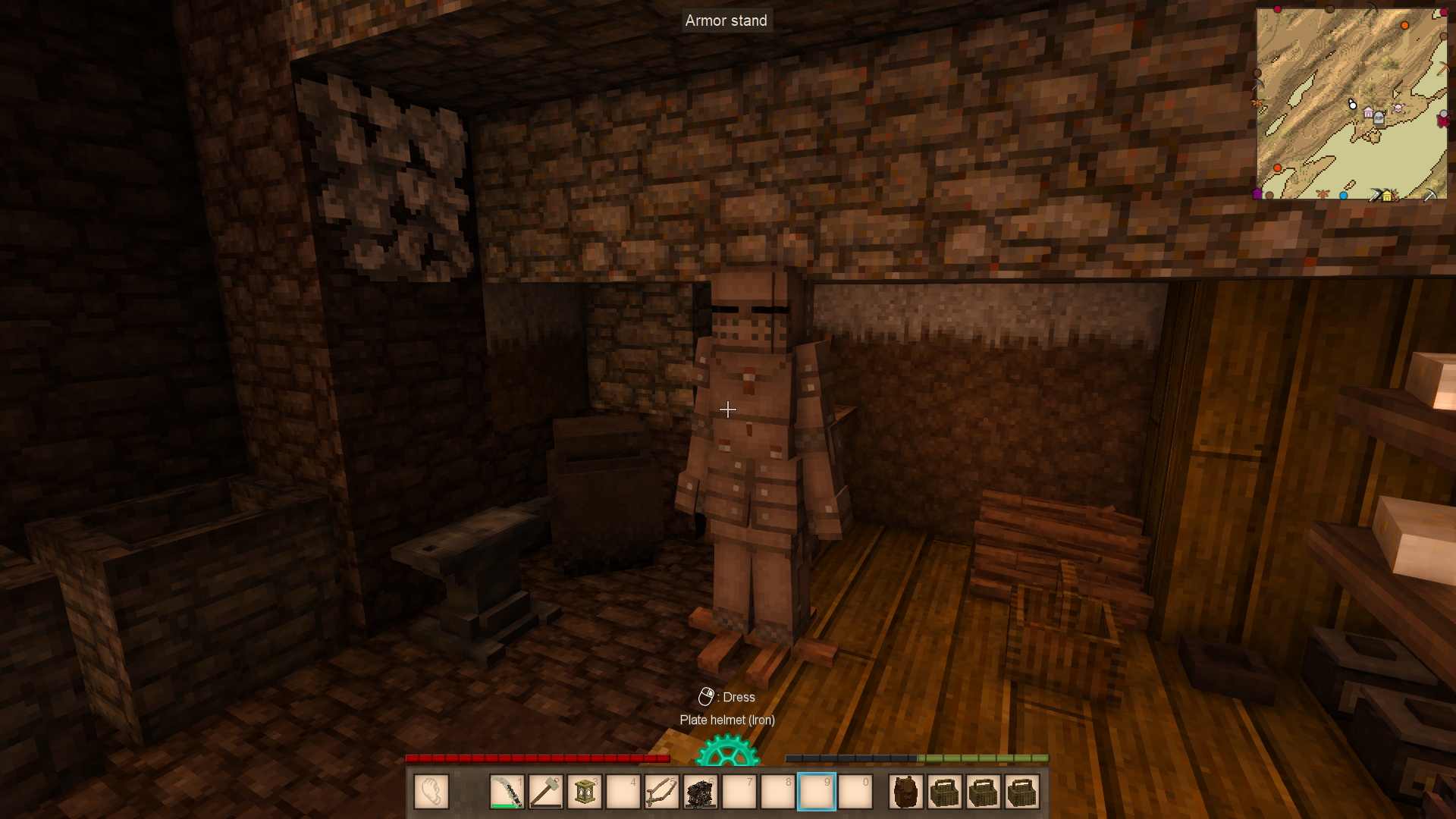1456x819 pixels.
Task: Click the off-hand slot with hand outline
Action: point(431,792)
